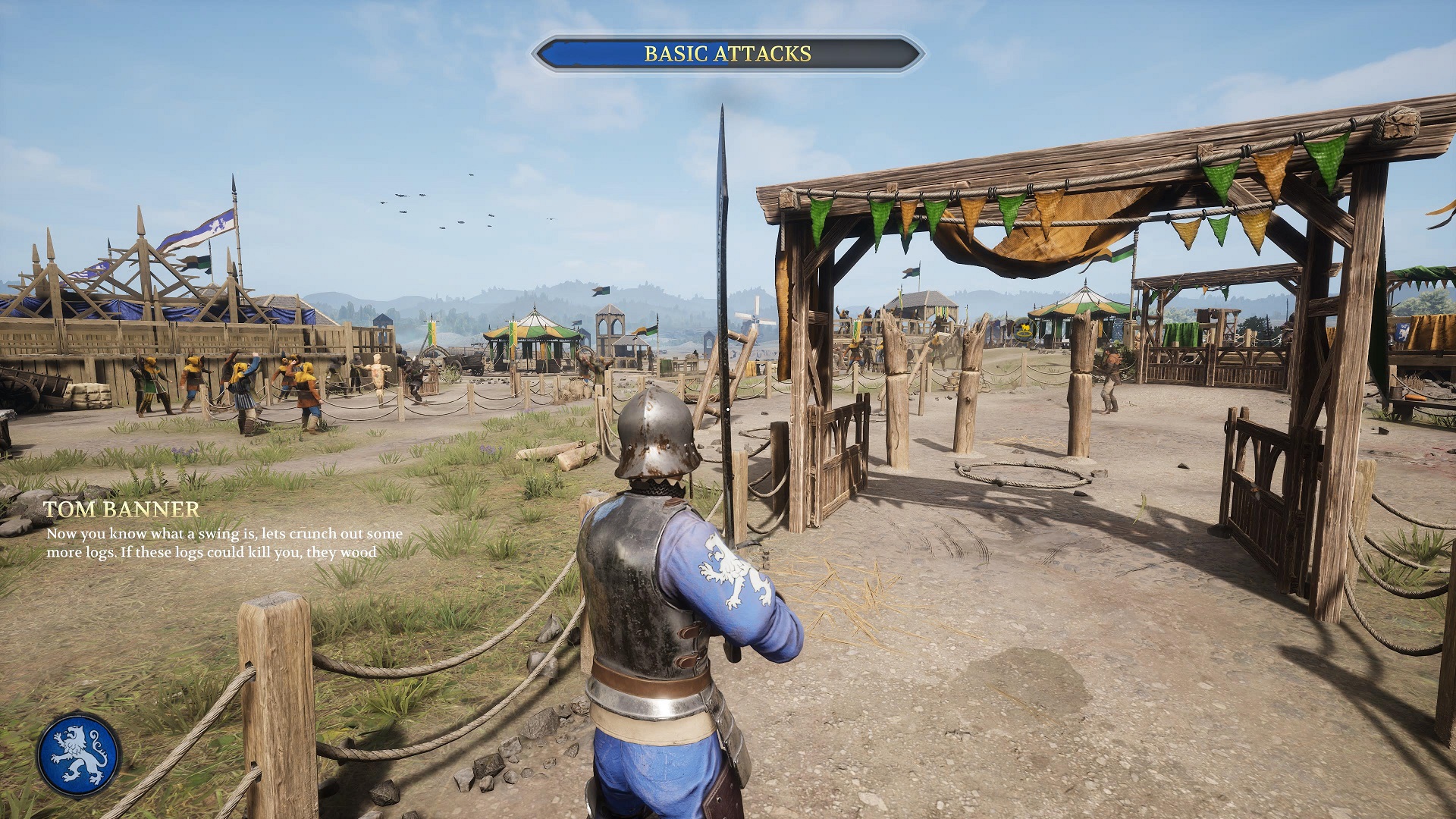Click the Basic Attacks objective banner

click(x=727, y=54)
